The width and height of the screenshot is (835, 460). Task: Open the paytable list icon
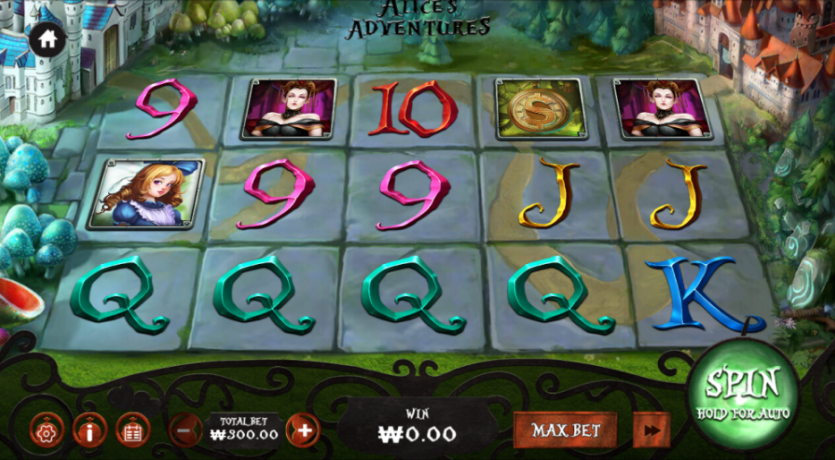click(132, 431)
